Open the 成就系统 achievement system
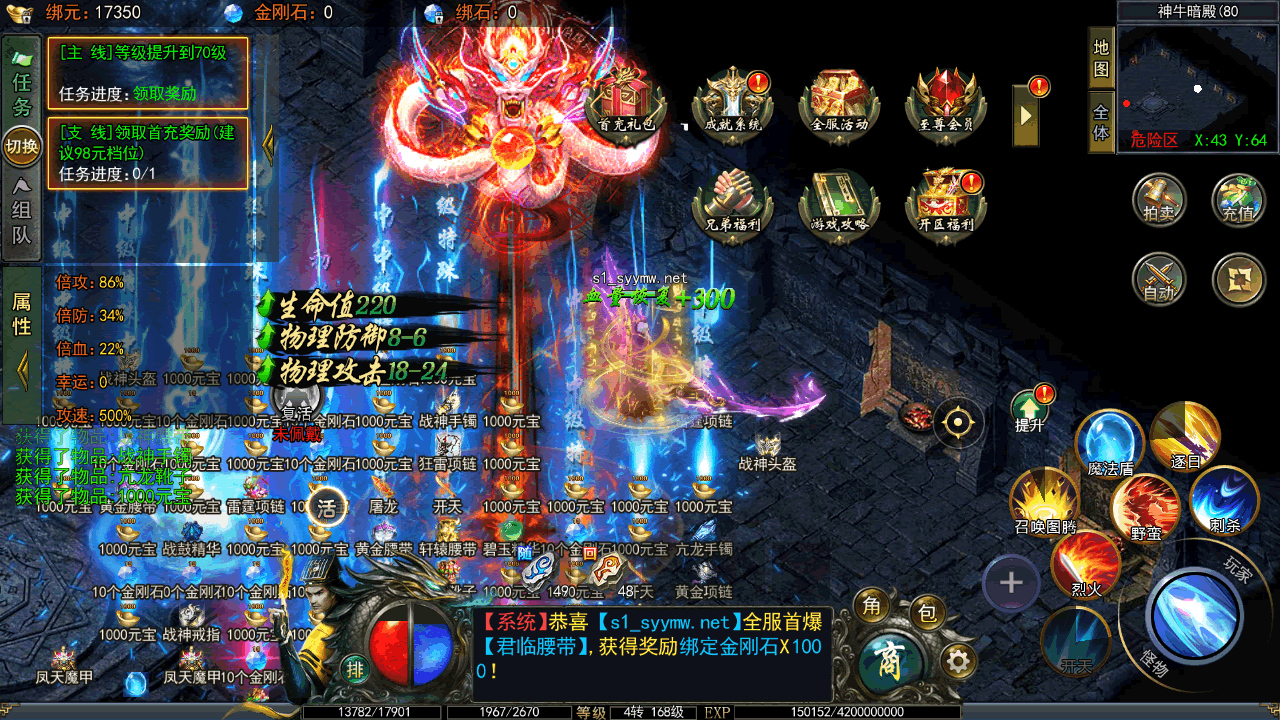1280x720 pixels. coord(733,101)
